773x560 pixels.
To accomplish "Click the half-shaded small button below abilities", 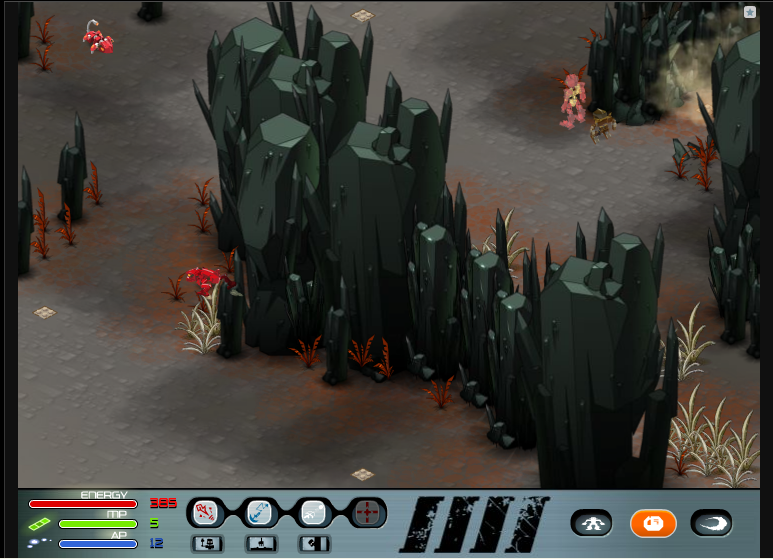I will point(314,543).
